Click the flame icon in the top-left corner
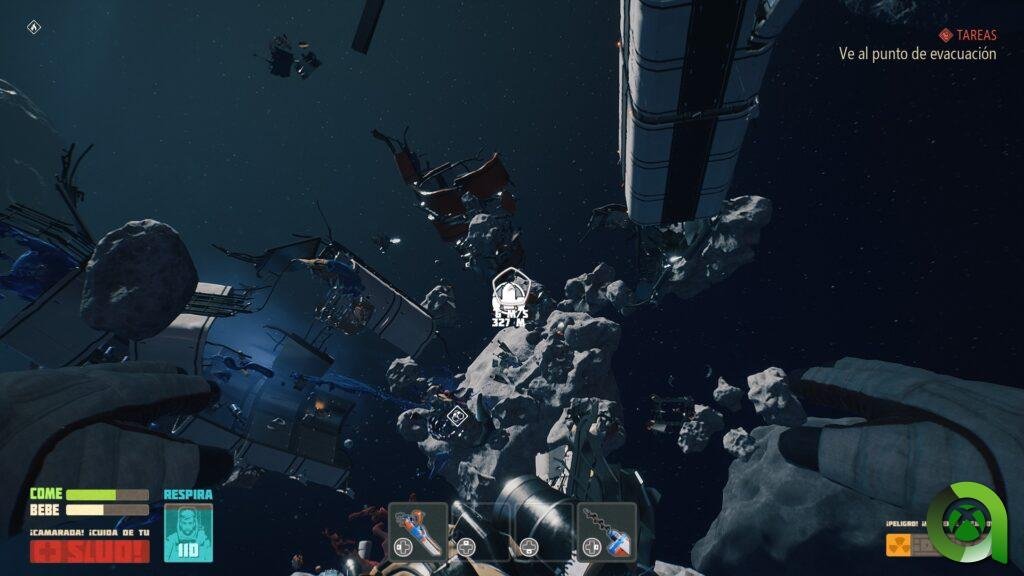The image size is (1024, 576). point(33,27)
